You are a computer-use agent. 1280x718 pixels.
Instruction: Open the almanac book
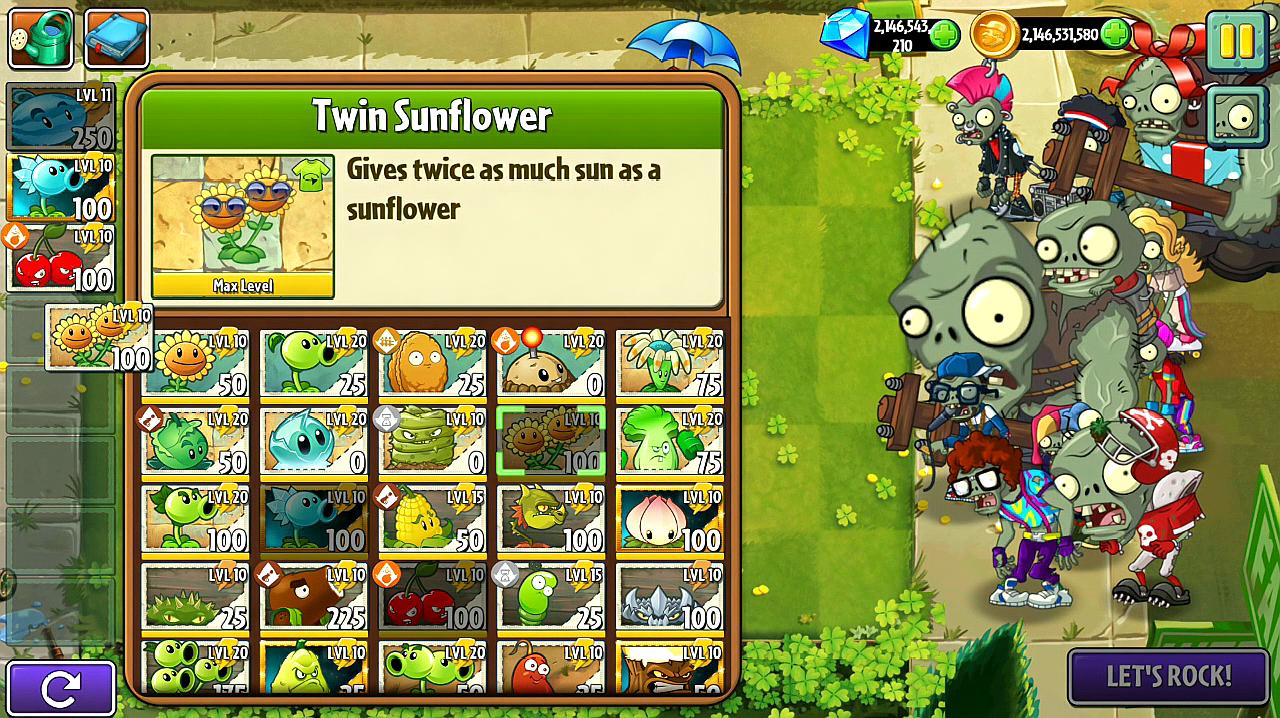(117, 38)
